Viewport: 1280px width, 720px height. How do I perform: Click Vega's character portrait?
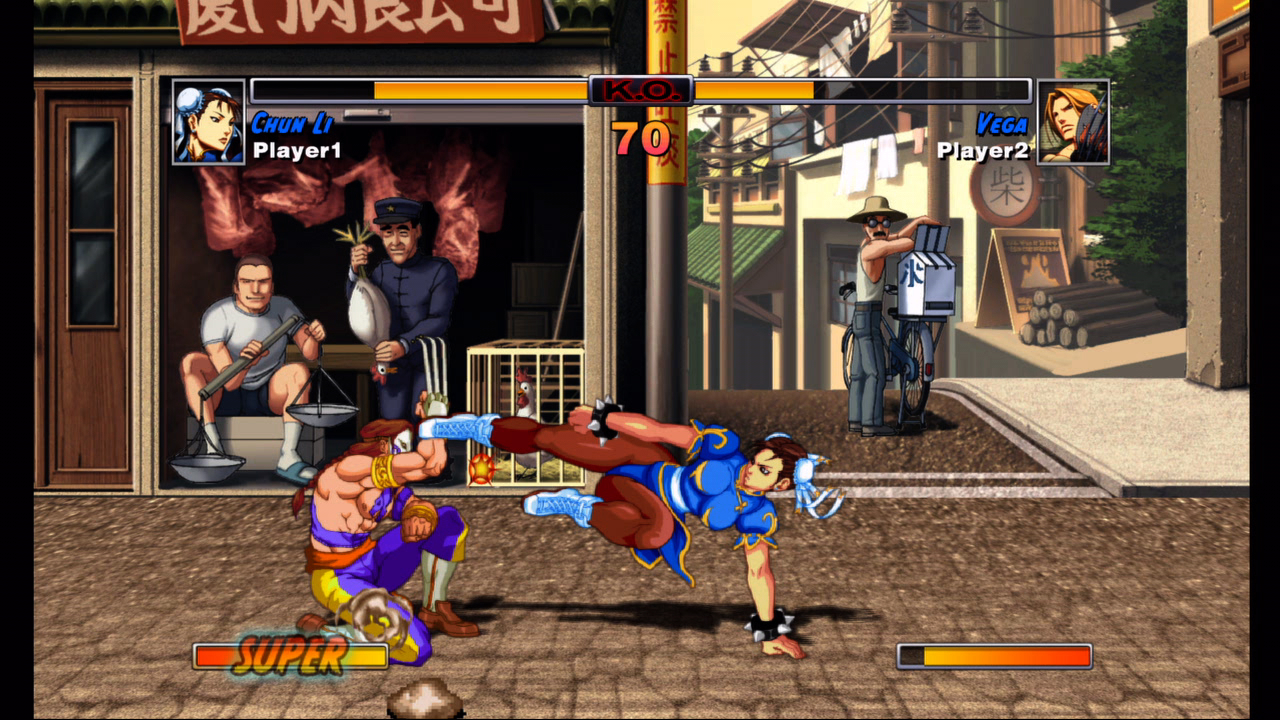[1073, 122]
